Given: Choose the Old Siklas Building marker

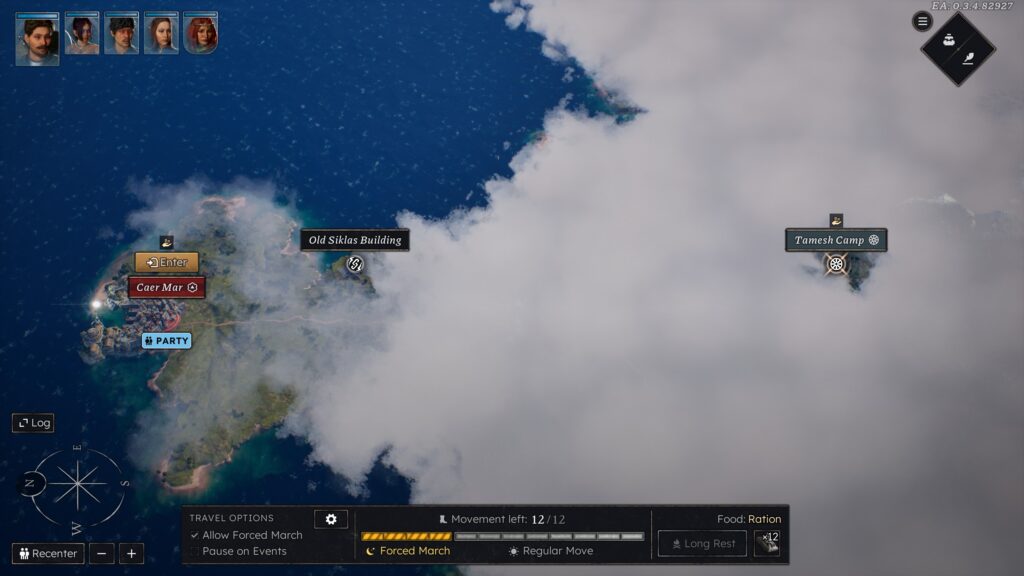Looking at the screenshot, I should [354, 265].
